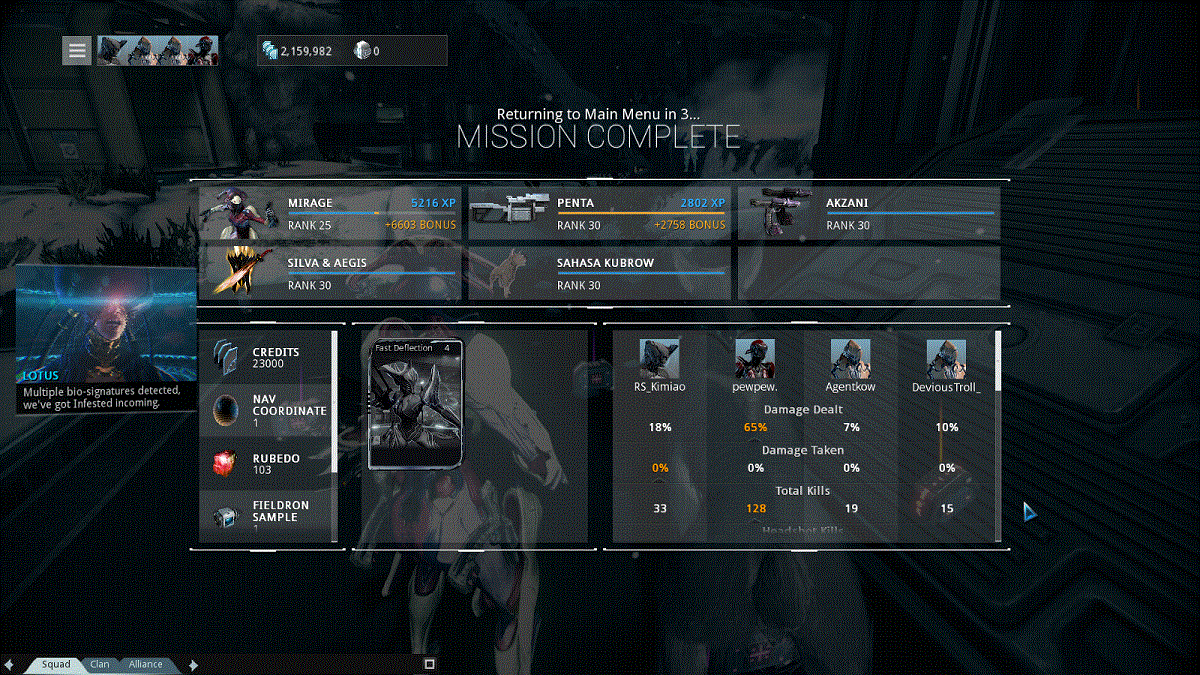The height and width of the screenshot is (675, 1200).
Task: Expand the chat window square button
Action: tap(430, 664)
